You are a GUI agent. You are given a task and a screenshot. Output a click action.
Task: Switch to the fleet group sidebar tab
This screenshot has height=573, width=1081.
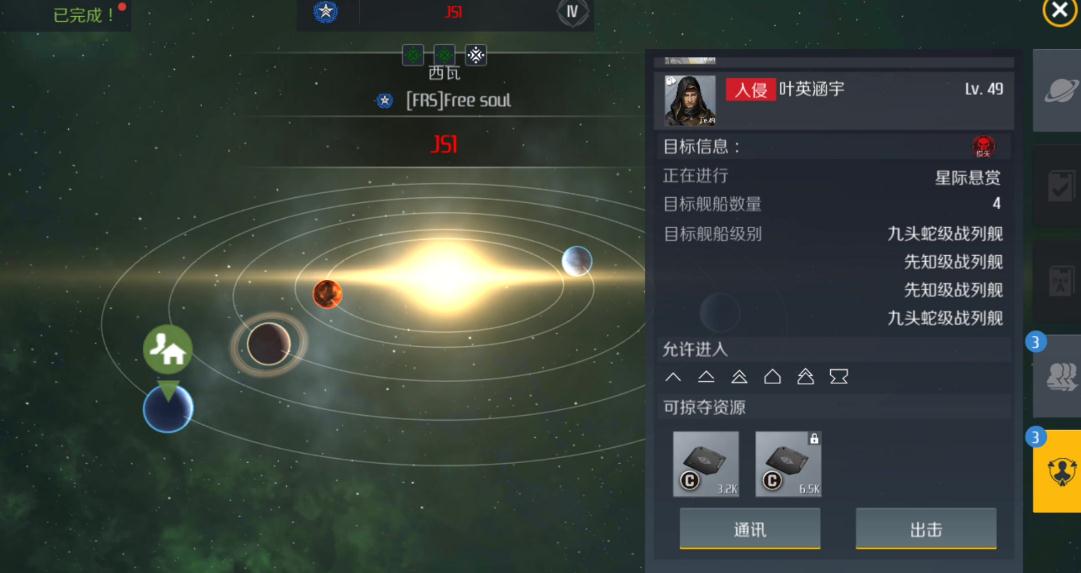point(1056,376)
